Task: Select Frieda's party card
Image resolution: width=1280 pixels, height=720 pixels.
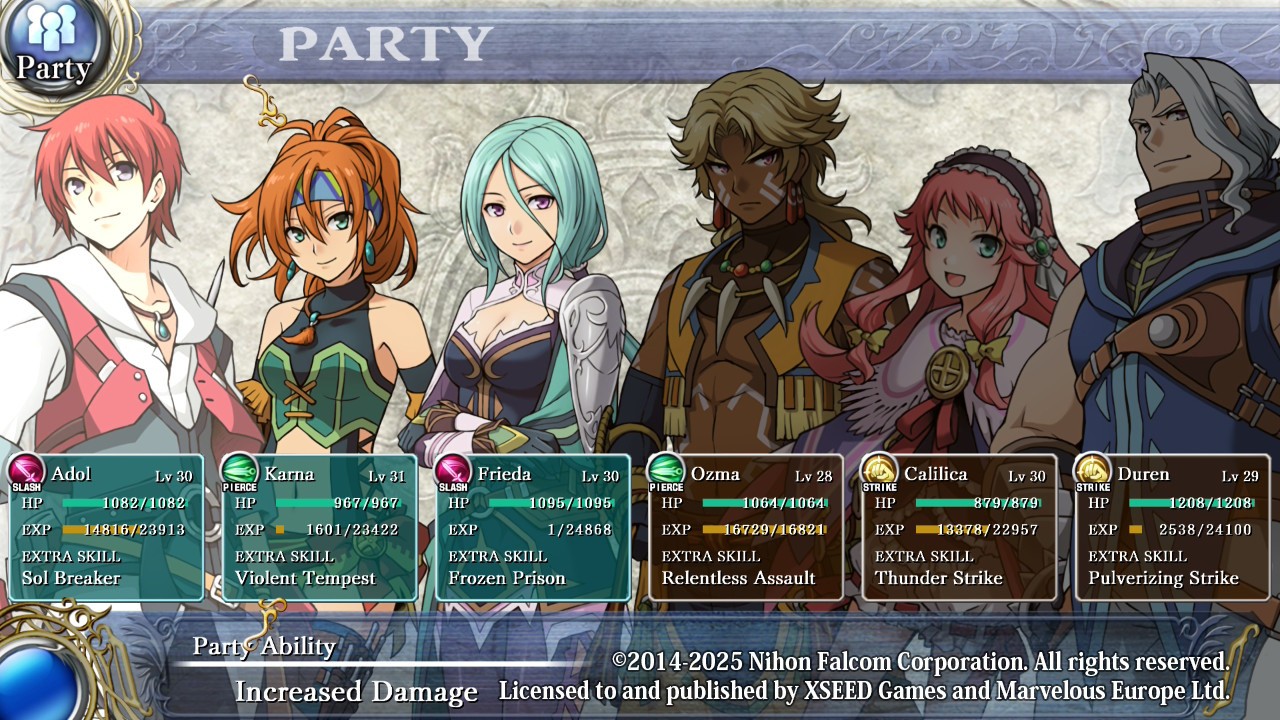Action: [x=533, y=527]
